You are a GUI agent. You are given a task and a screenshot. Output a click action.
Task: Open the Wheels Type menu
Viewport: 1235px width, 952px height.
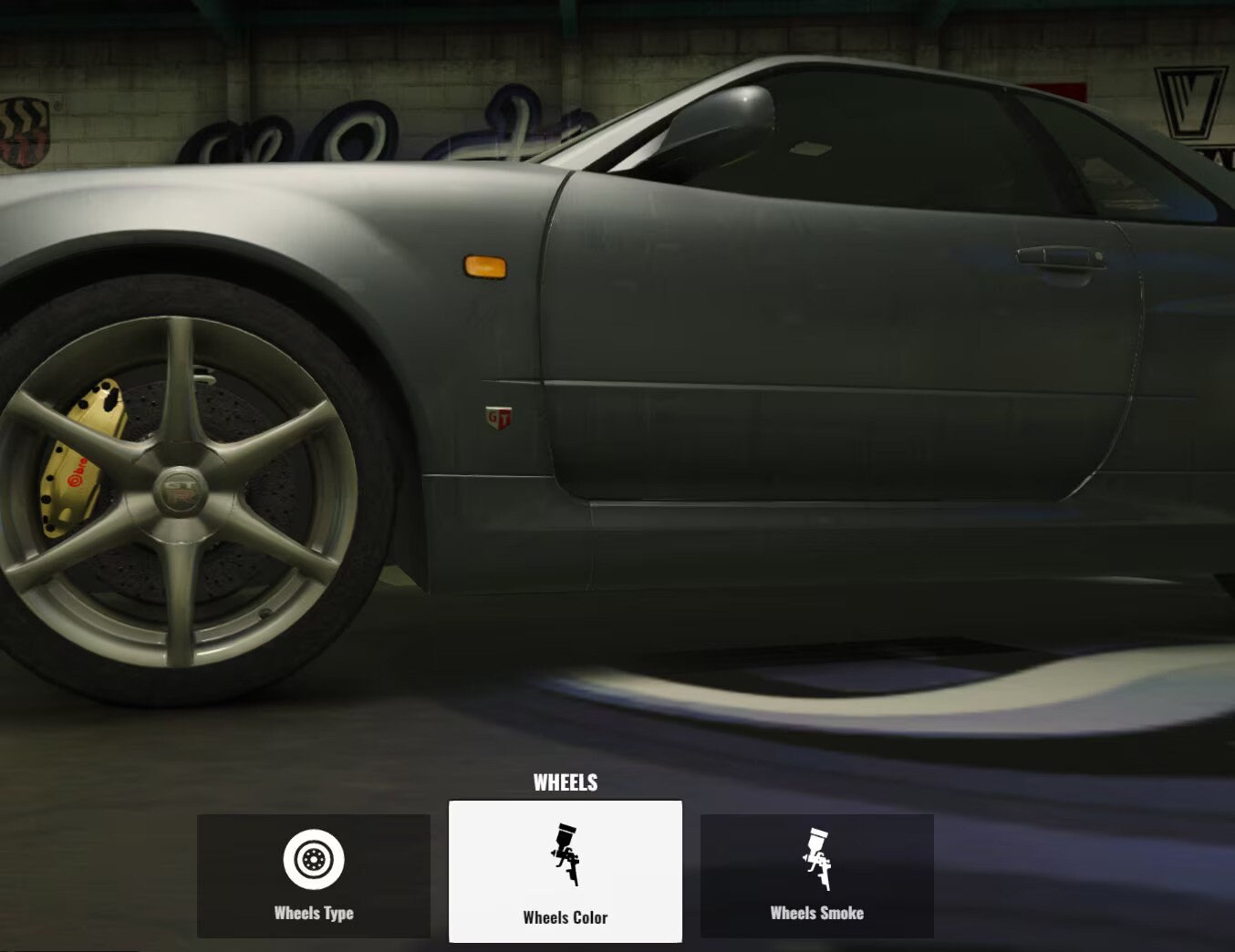pyautogui.click(x=314, y=875)
